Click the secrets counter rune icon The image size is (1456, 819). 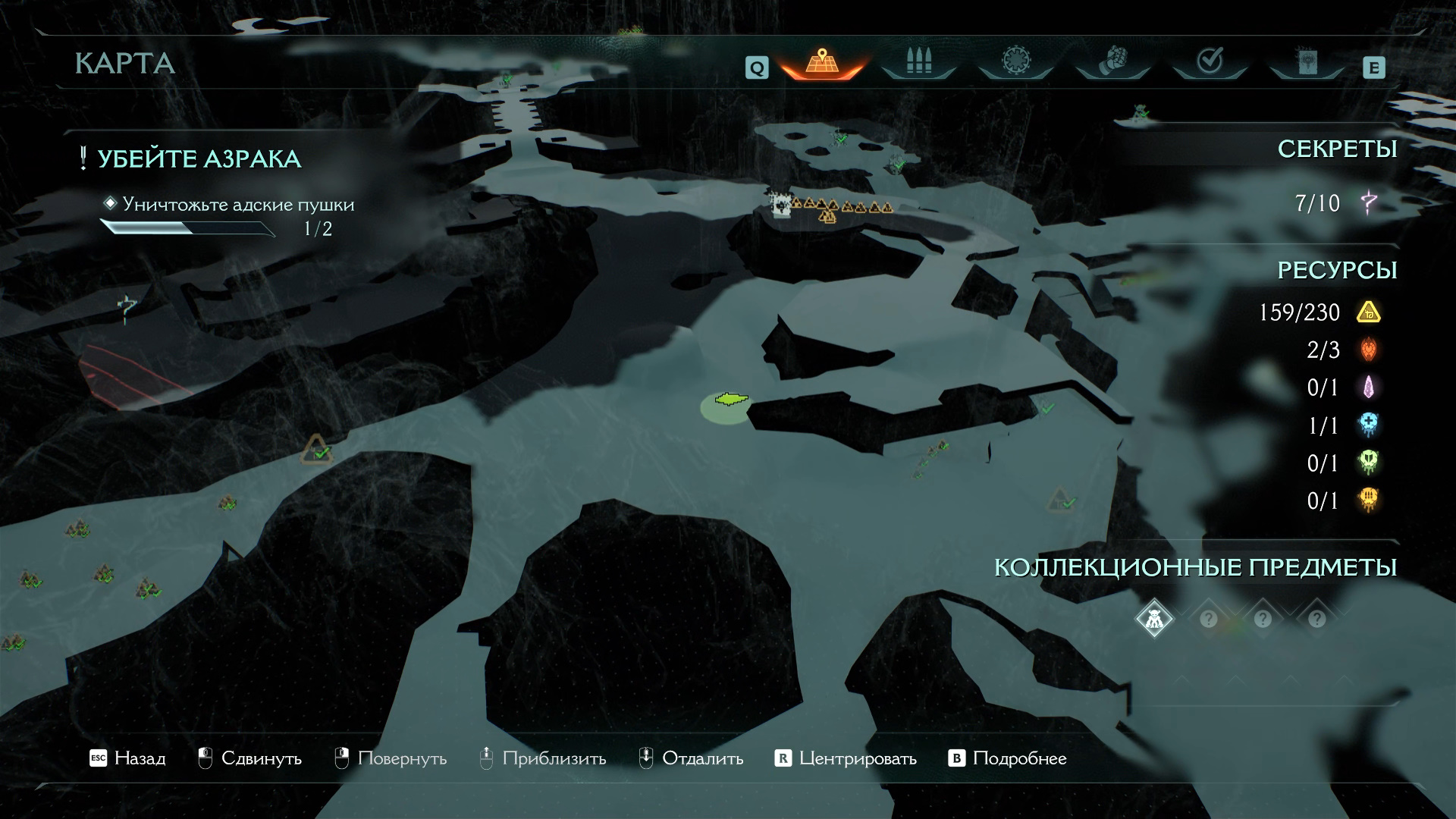click(1369, 202)
